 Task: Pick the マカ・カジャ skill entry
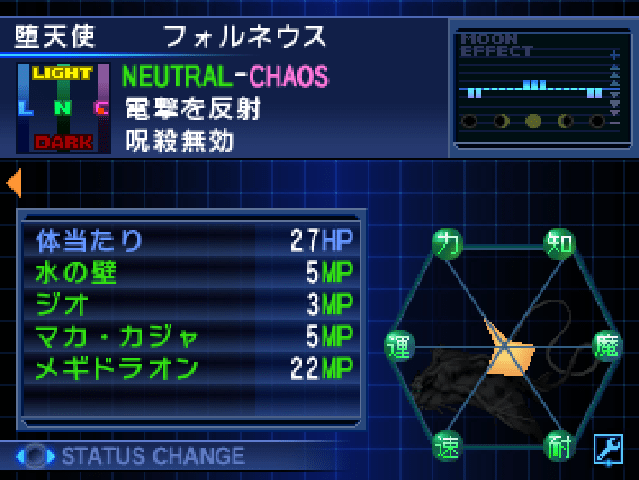point(190,336)
